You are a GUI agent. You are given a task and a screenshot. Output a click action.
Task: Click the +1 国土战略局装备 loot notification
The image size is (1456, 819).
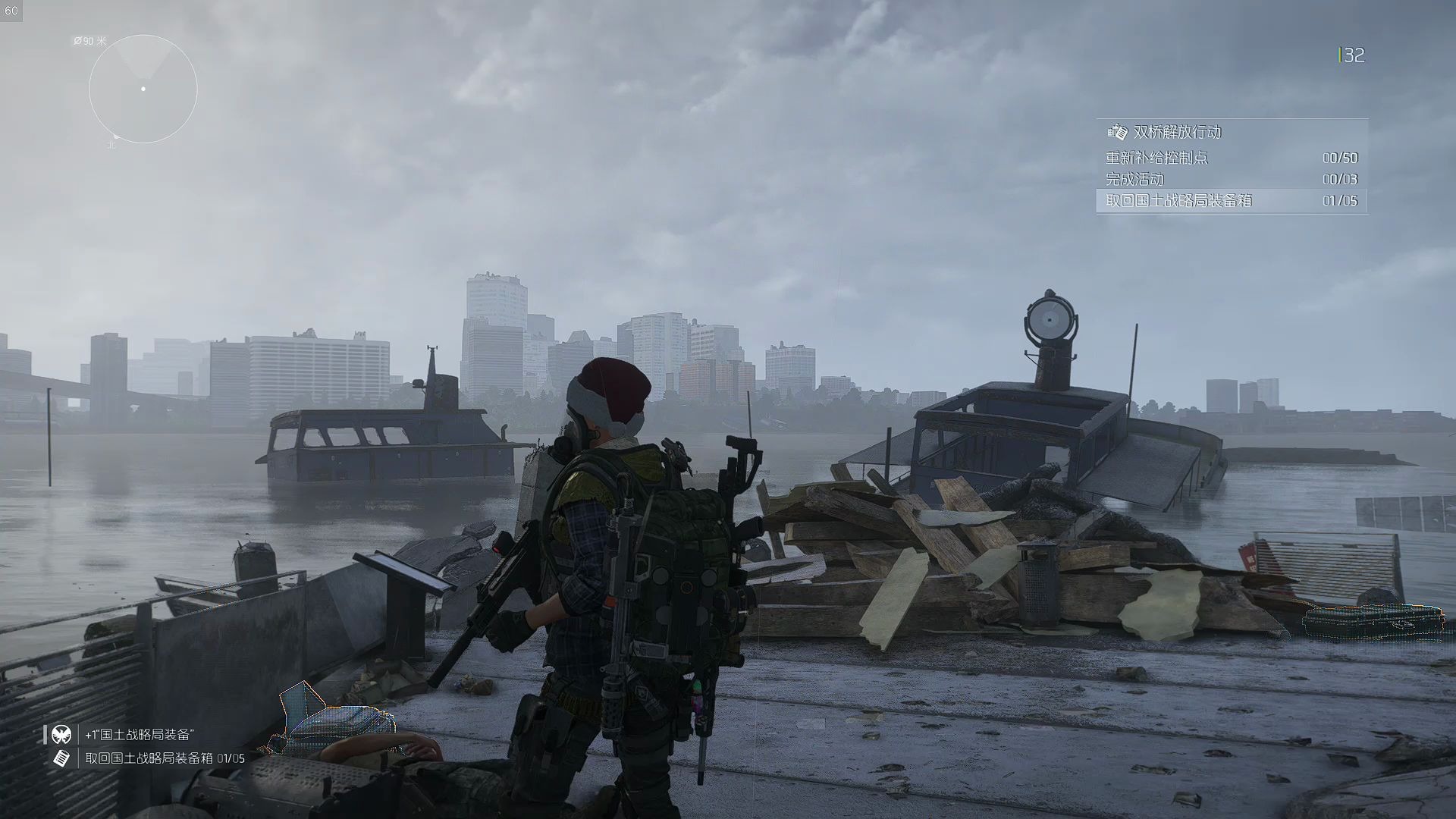click(140, 734)
